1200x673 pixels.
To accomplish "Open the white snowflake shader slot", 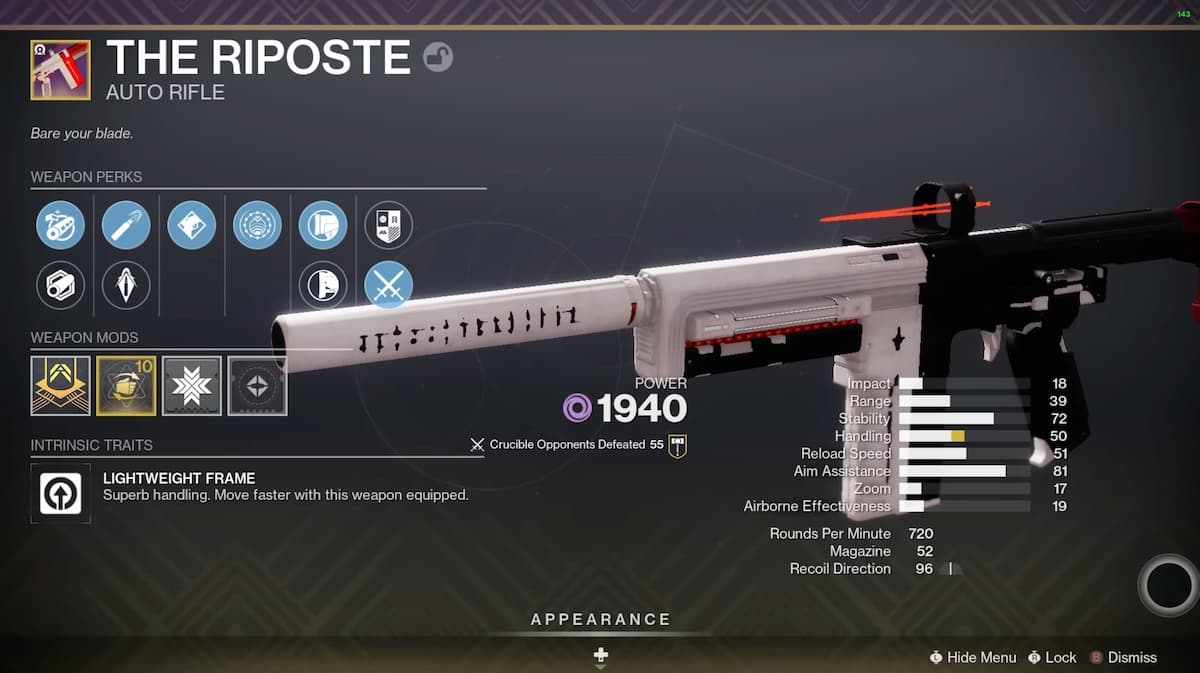I will pyautogui.click(x=192, y=386).
